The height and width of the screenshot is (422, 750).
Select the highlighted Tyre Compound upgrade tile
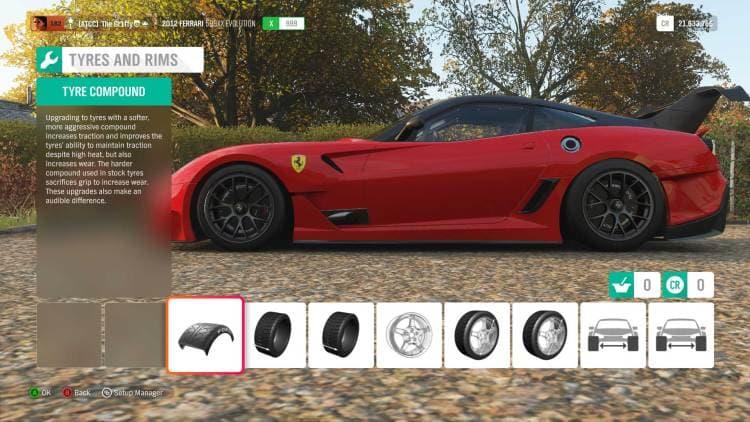point(205,335)
